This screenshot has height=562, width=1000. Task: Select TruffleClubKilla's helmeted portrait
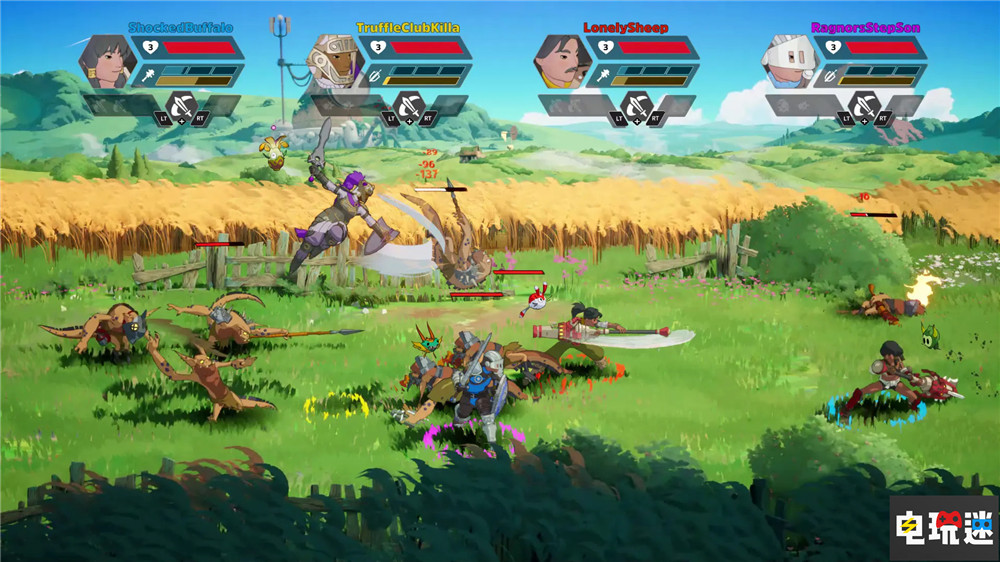(334, 63)
